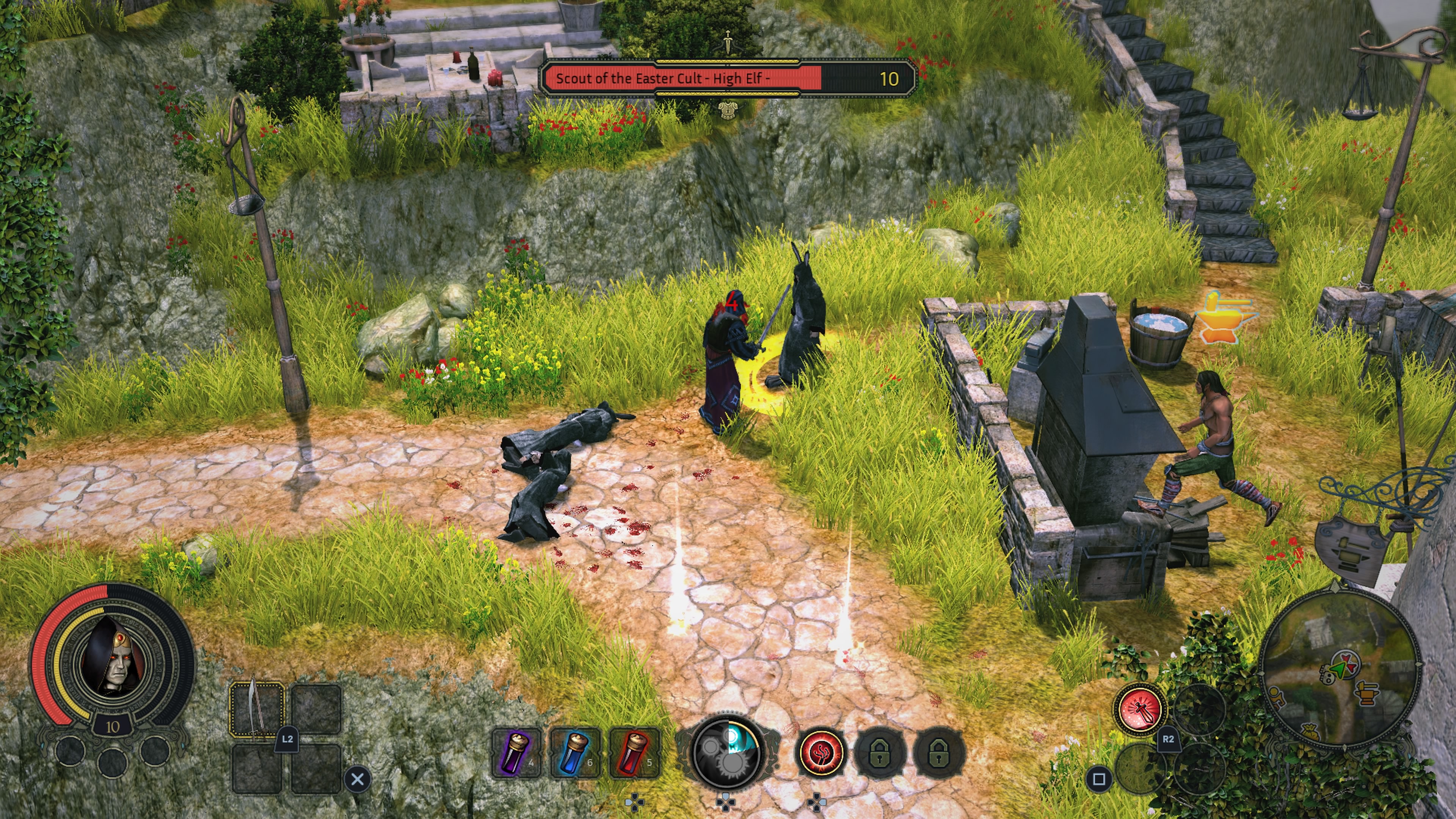1456x819 pixels.
Task: Trigger the red sword attack skill
Action: click(1139, 709)
